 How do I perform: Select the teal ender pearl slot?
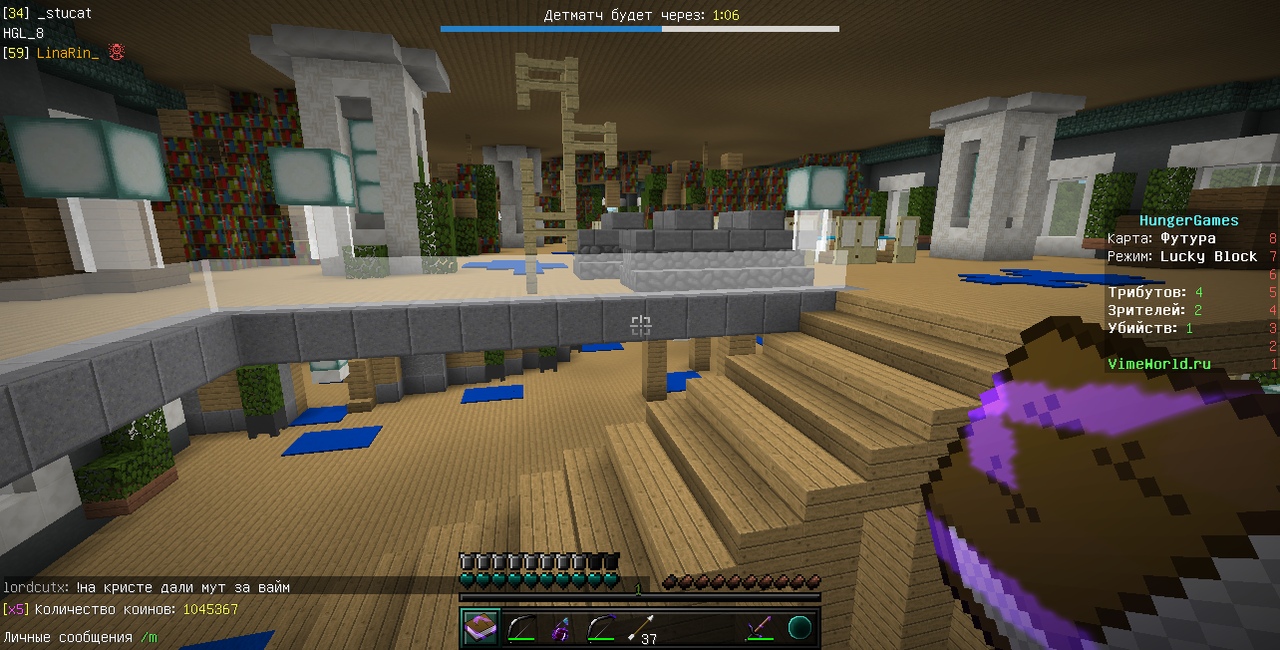click(x=800, y=628)
